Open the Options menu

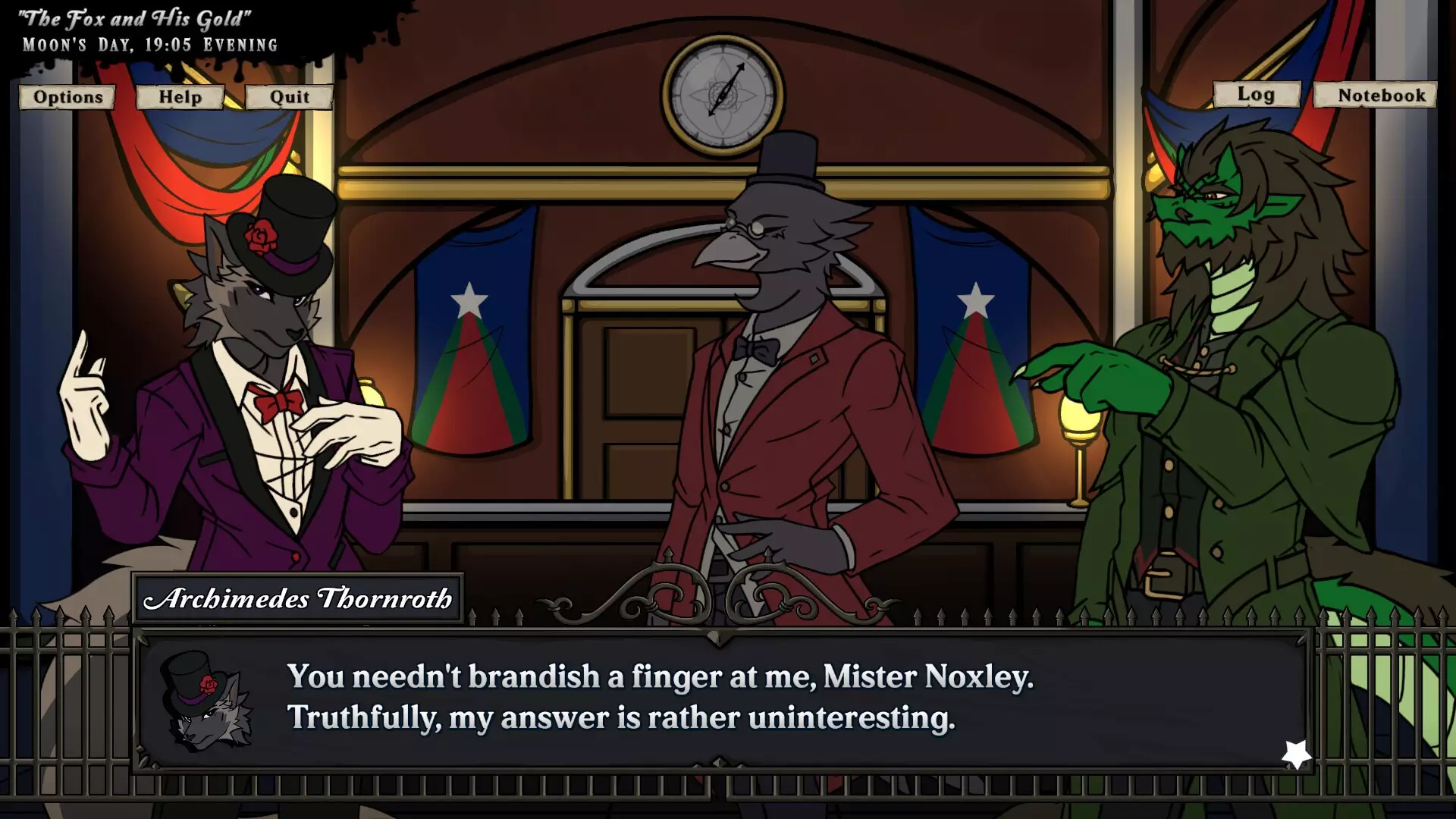click(66, 97)
